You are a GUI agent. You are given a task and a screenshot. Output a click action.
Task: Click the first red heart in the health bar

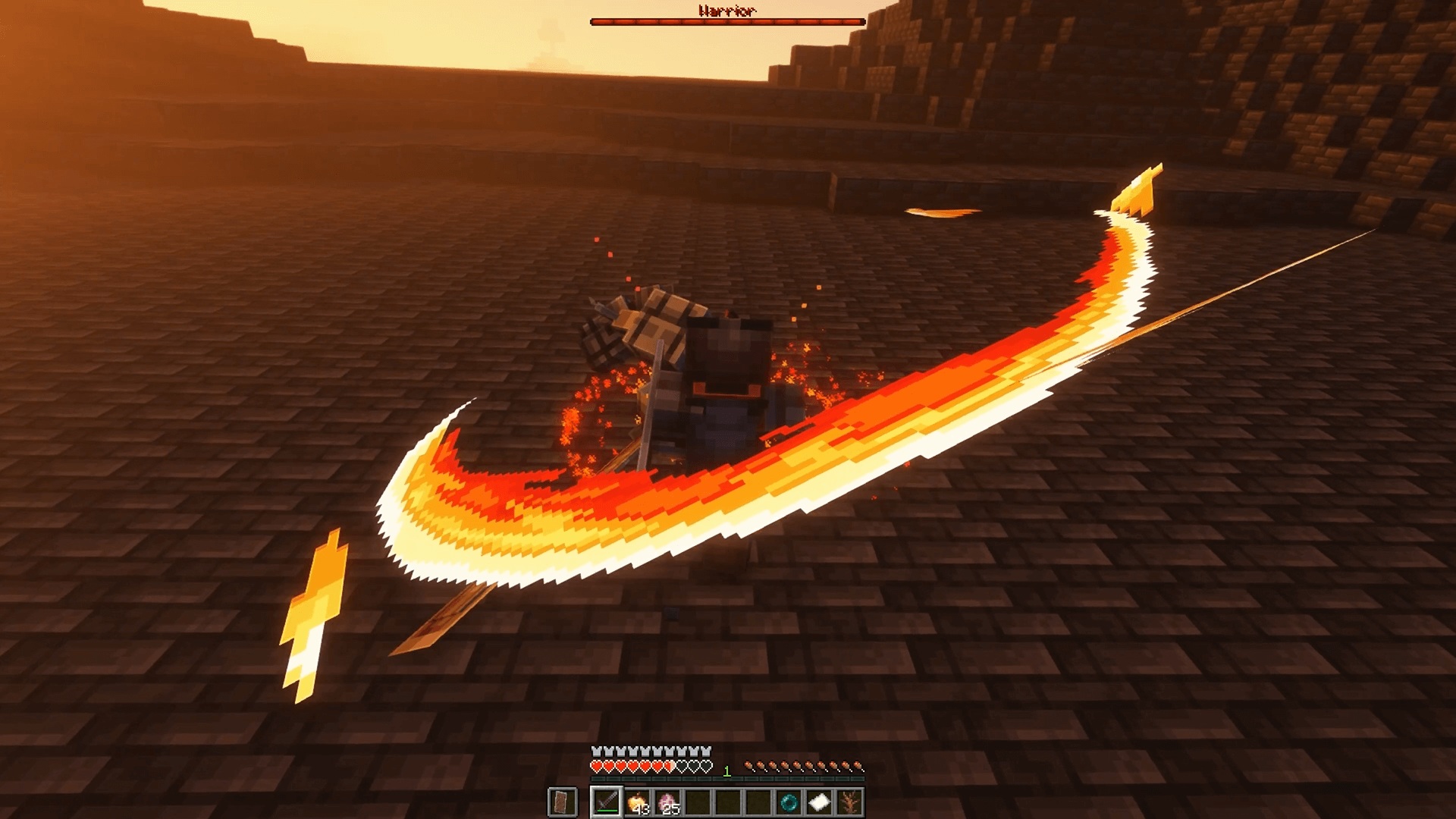coord(596,766)
